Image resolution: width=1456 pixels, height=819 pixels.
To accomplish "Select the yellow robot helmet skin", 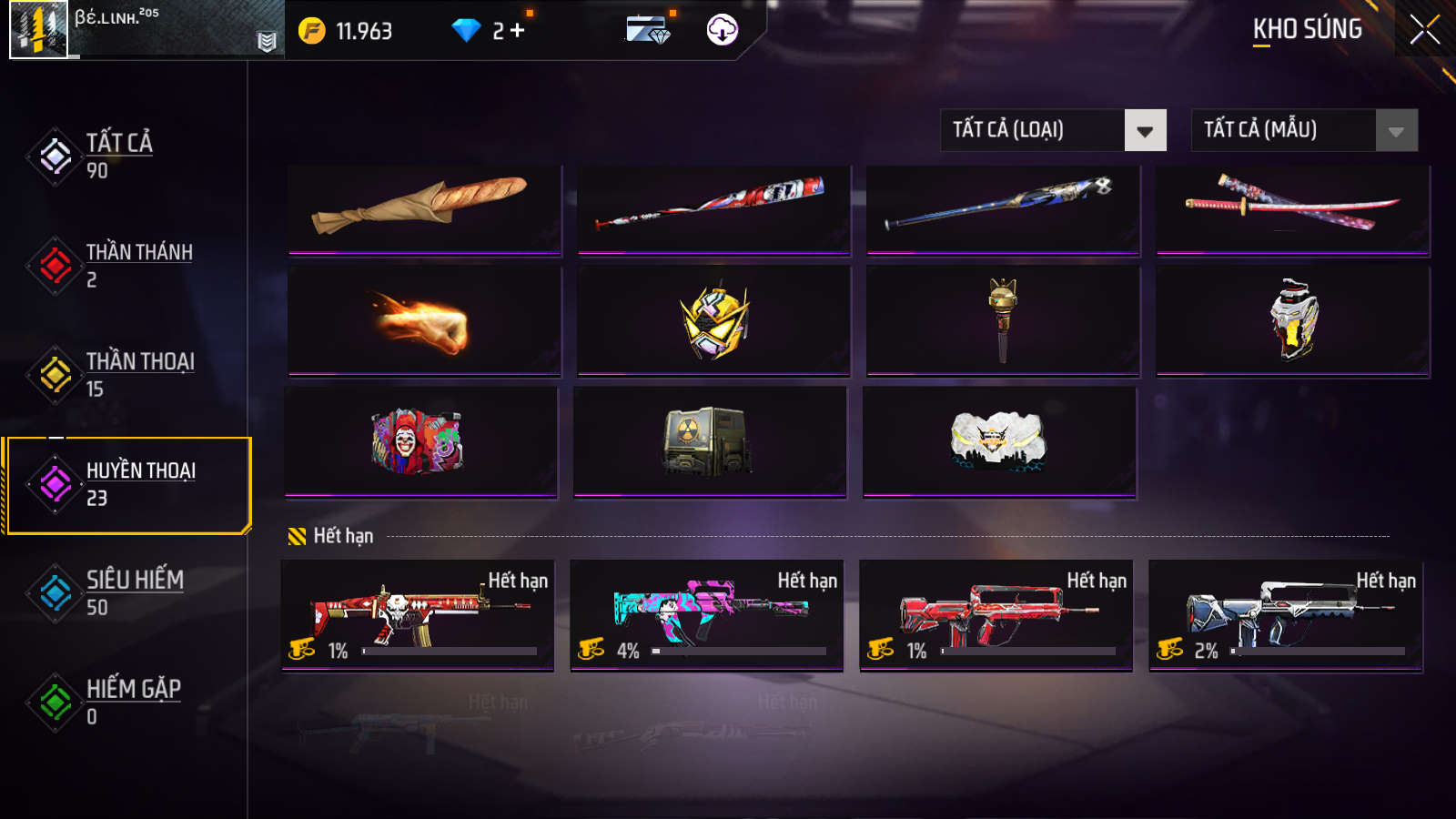I will [713, 321].
